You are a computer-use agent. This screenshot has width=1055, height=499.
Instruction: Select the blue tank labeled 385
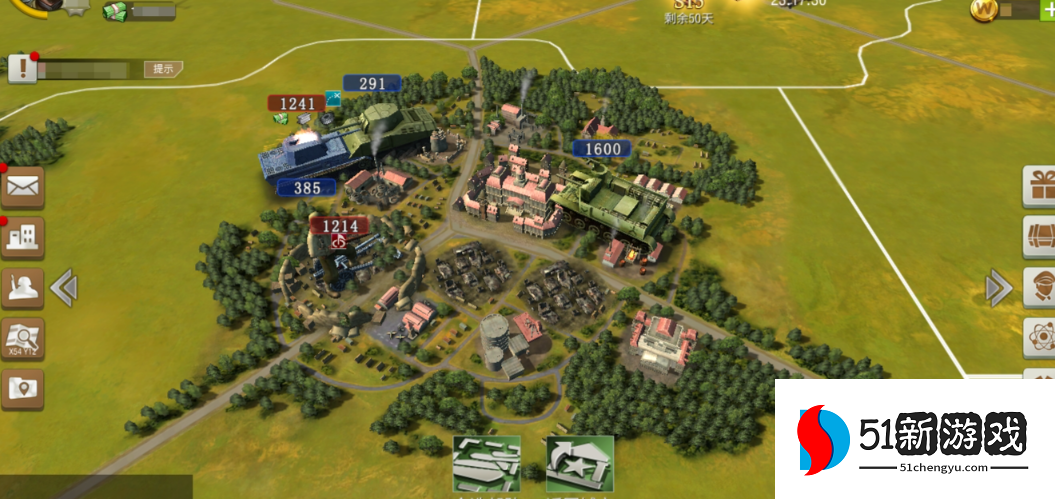point(306,187)
